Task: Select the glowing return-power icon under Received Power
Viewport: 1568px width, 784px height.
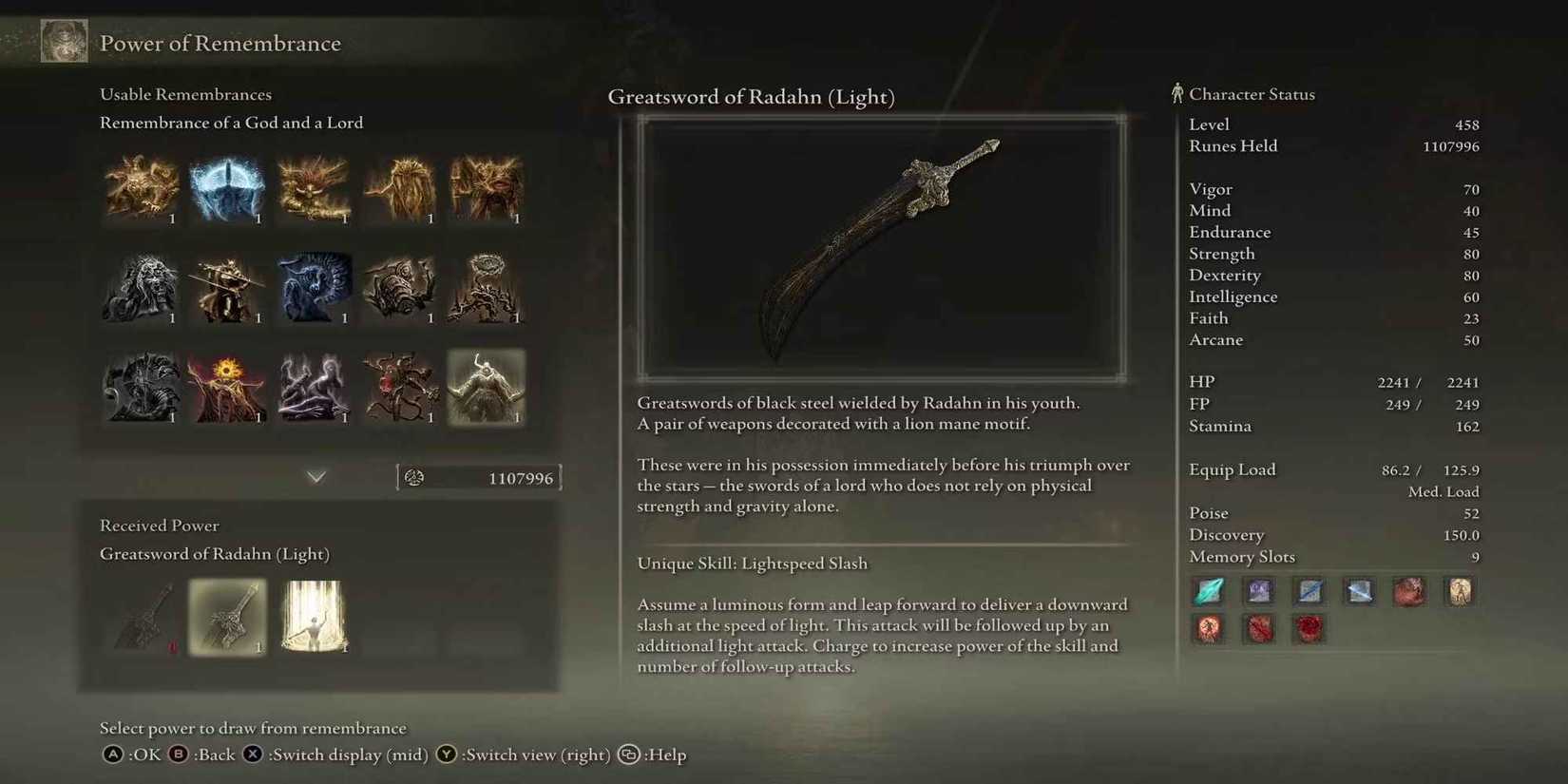Action: coord(315,618)
